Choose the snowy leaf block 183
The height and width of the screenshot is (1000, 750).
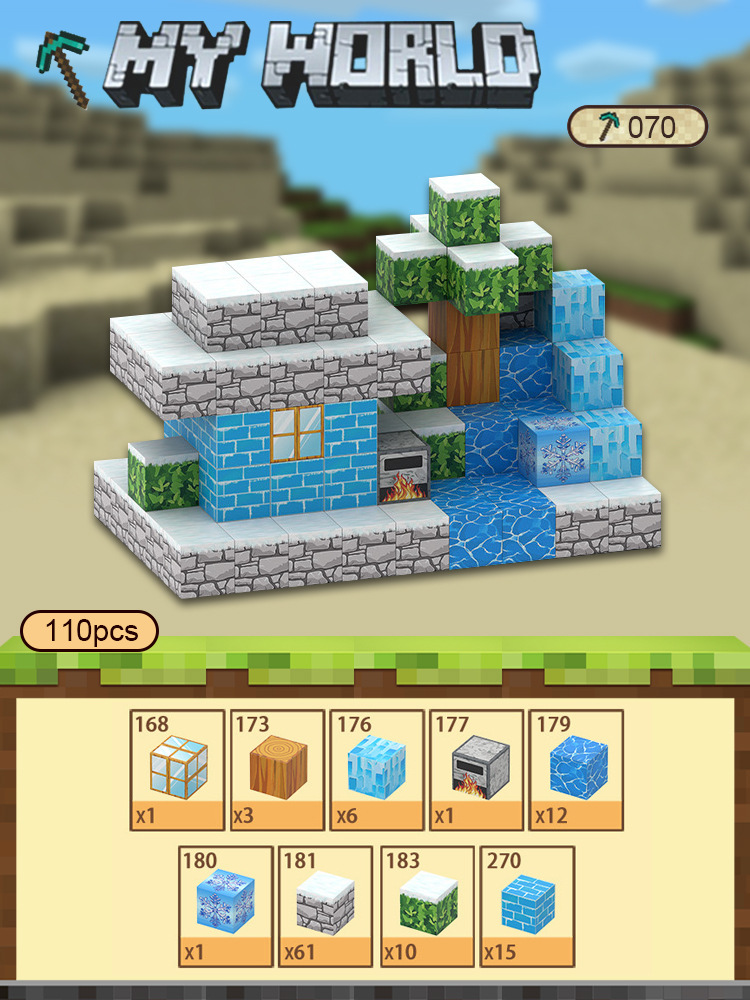click(425, 906)
